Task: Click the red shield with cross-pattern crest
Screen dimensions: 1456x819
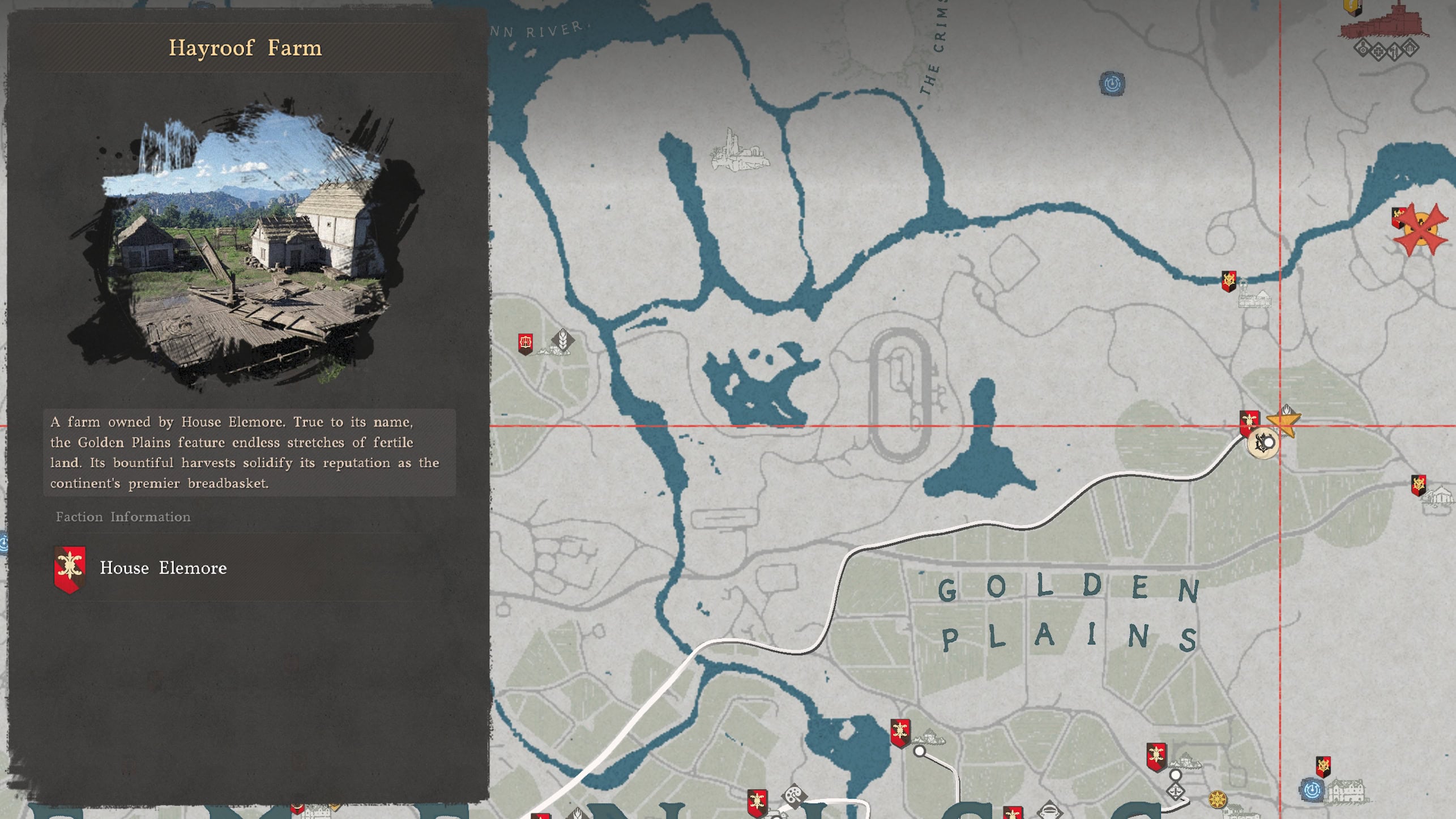Action: pyautogui.click(x=526, y=343)
